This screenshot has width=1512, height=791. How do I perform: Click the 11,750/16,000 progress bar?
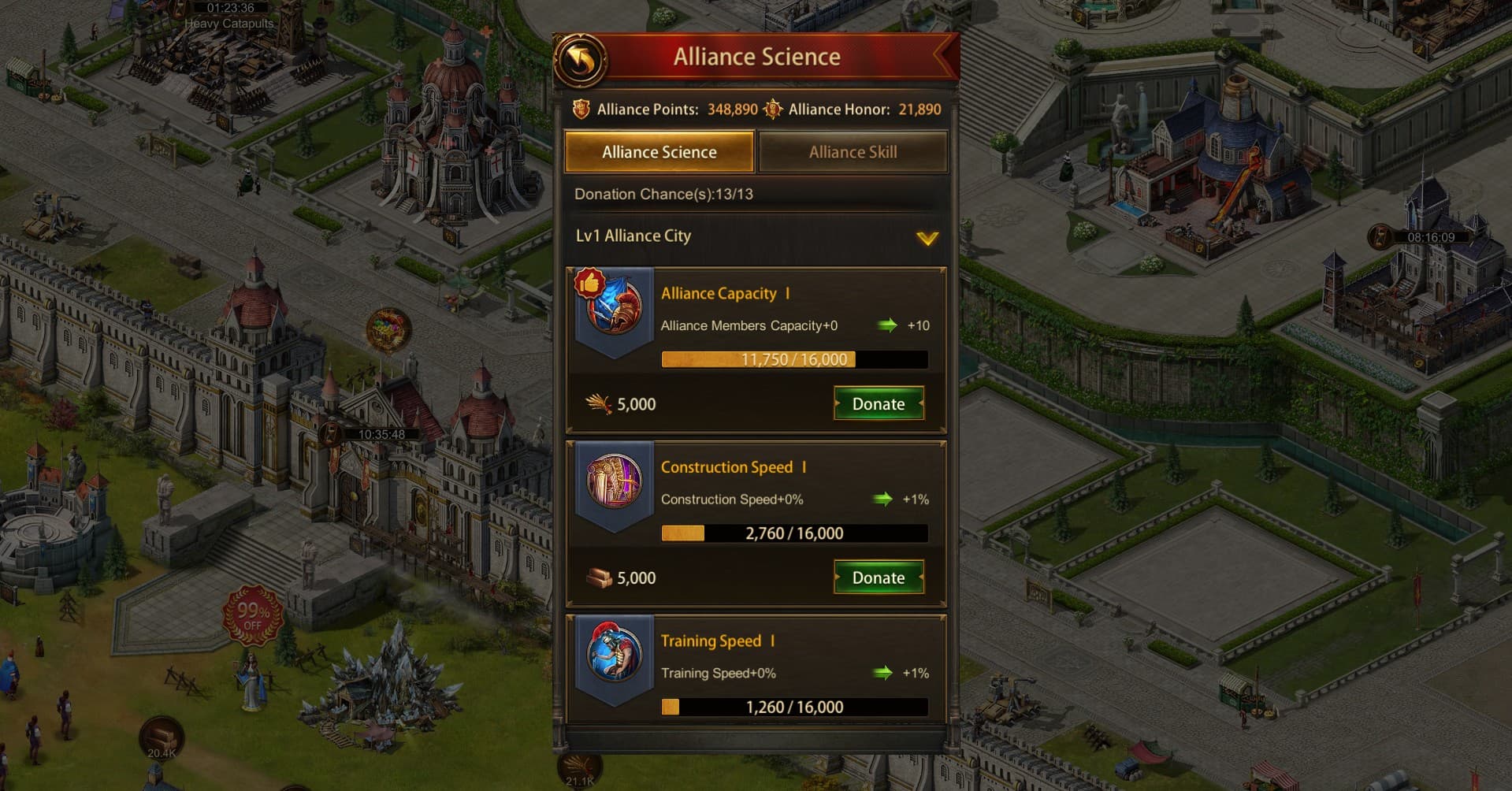click(x=794, y=359)
